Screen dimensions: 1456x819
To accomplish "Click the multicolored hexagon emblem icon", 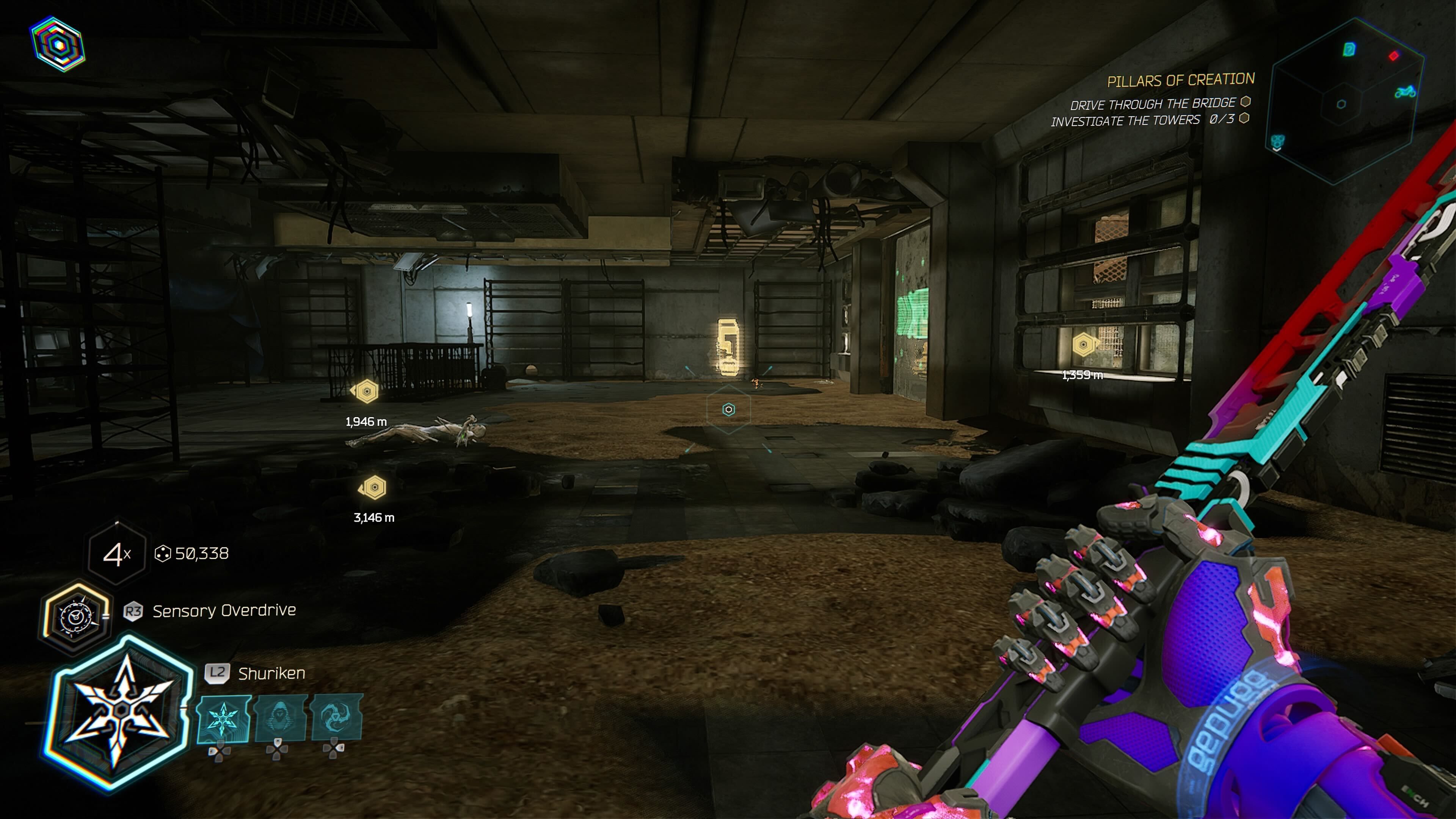I will [x=58, y=44].
